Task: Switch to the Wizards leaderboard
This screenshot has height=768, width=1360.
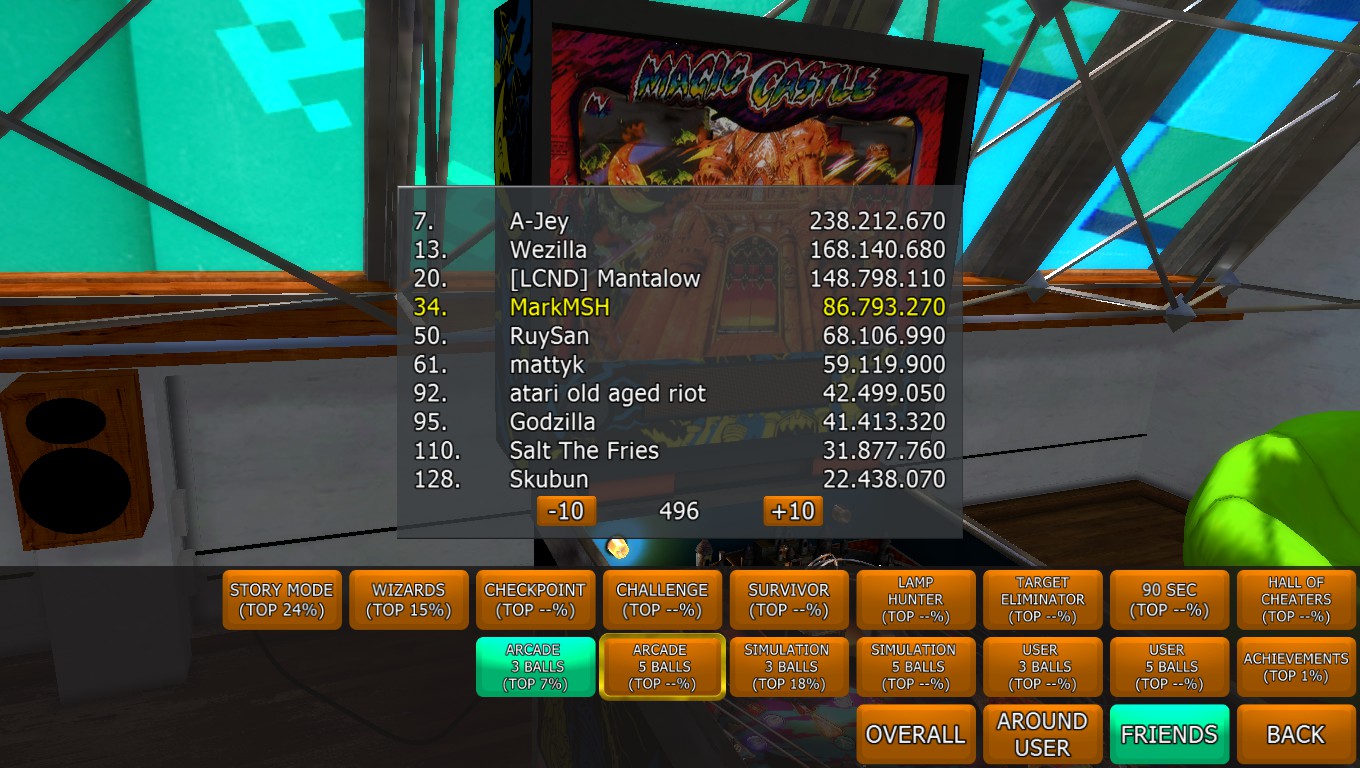Action: click(x=409, y=600)
